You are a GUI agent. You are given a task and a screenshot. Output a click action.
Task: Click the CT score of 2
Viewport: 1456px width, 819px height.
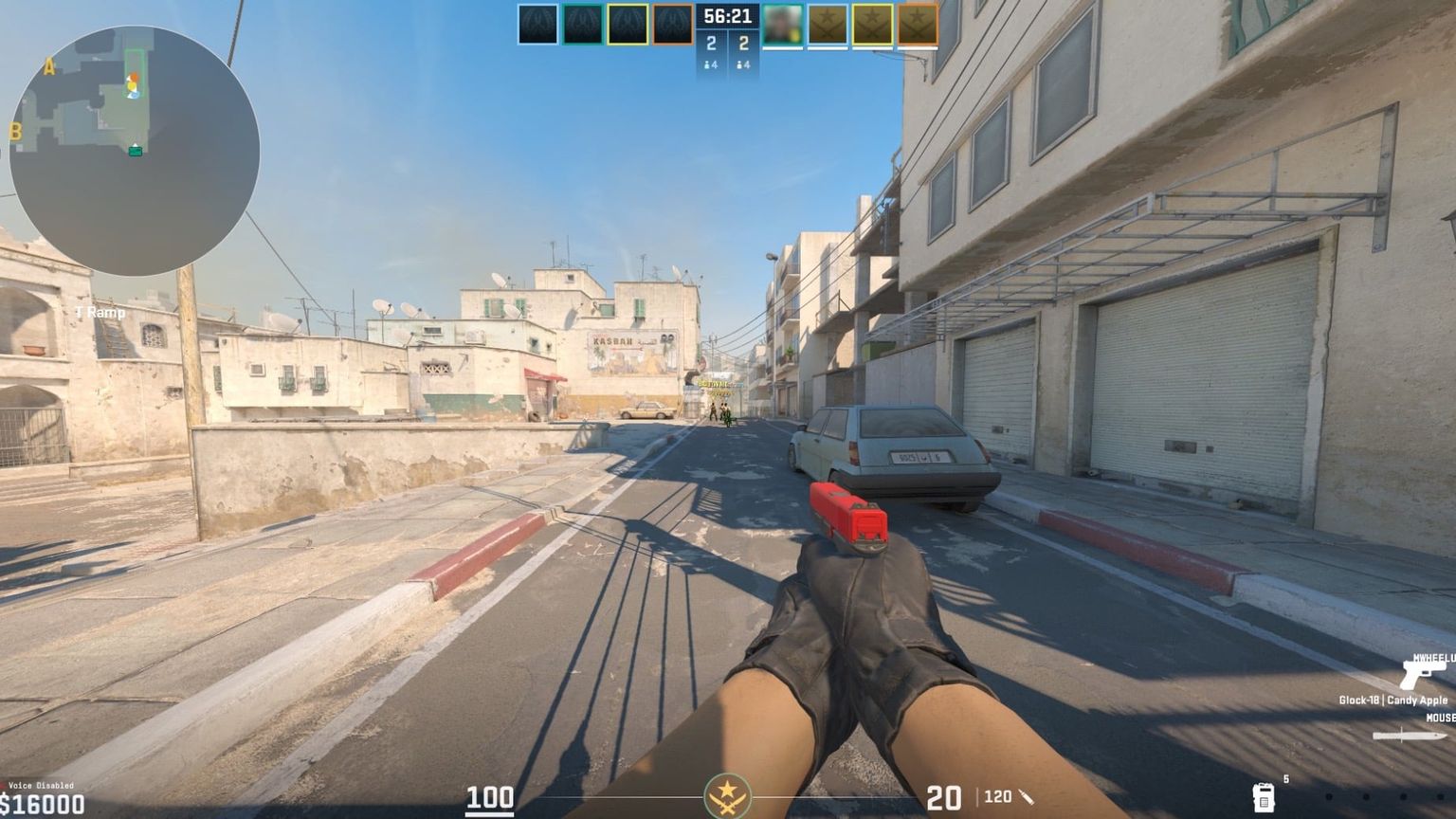point(712,42)
